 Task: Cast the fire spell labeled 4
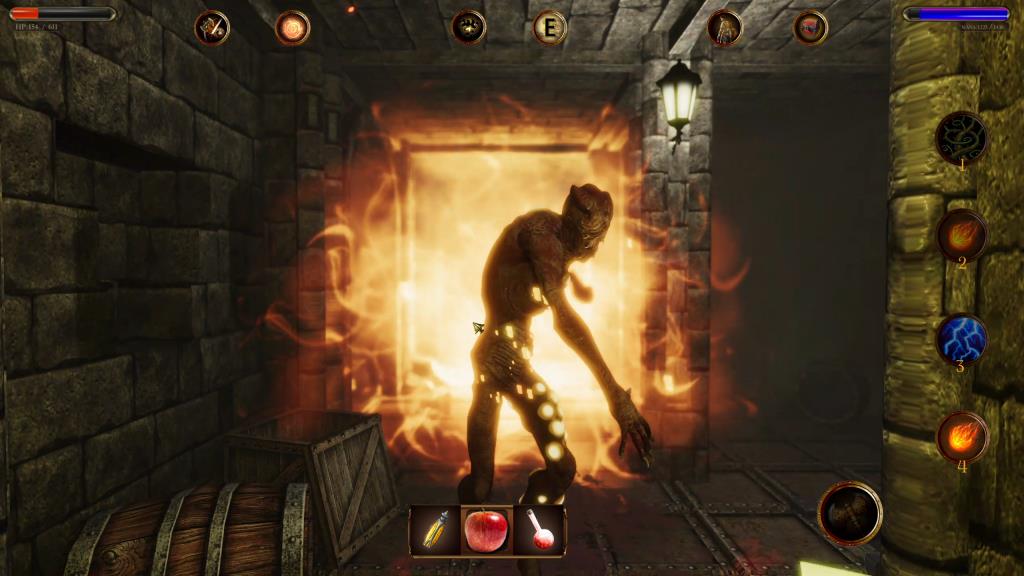(962, 436)
